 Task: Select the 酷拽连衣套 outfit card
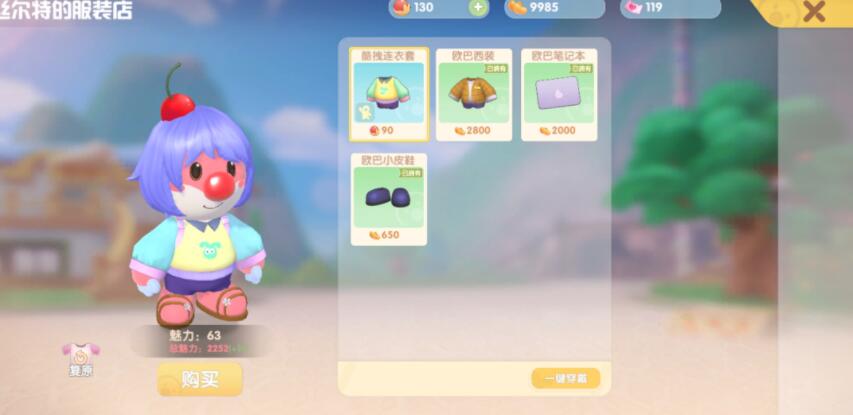(389, 94)
